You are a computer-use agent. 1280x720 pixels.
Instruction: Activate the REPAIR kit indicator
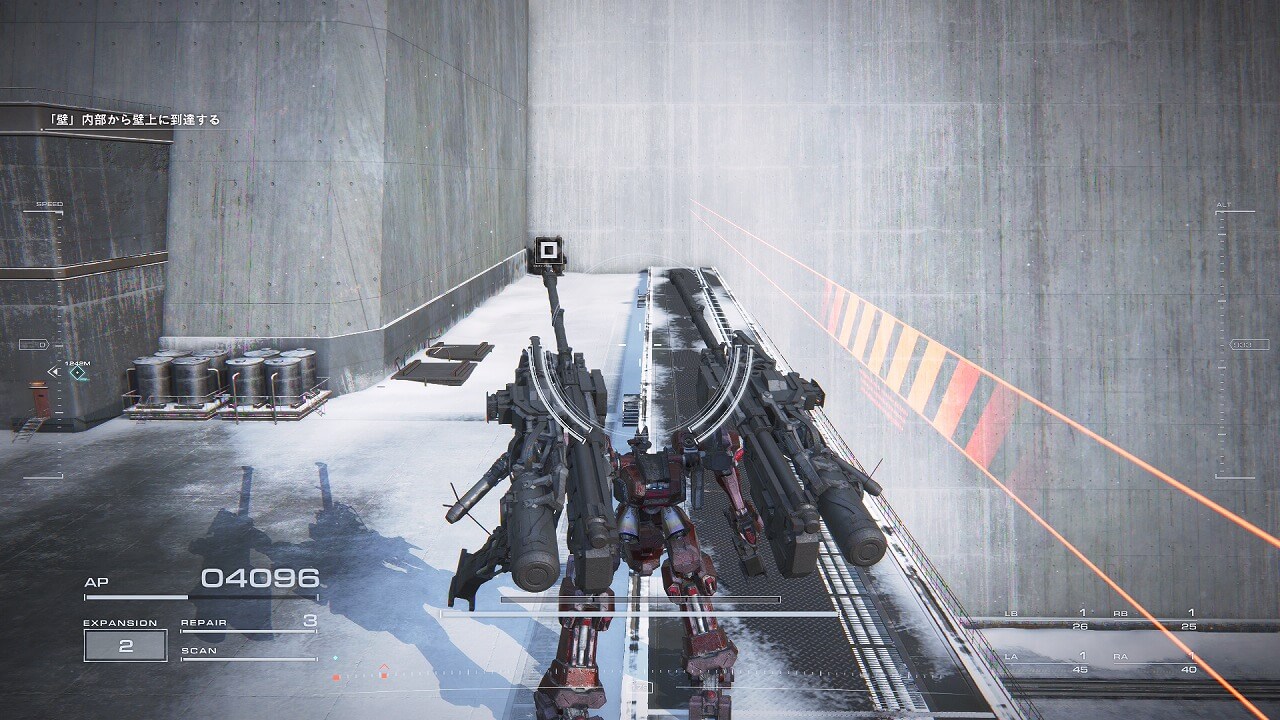point(249,623)
